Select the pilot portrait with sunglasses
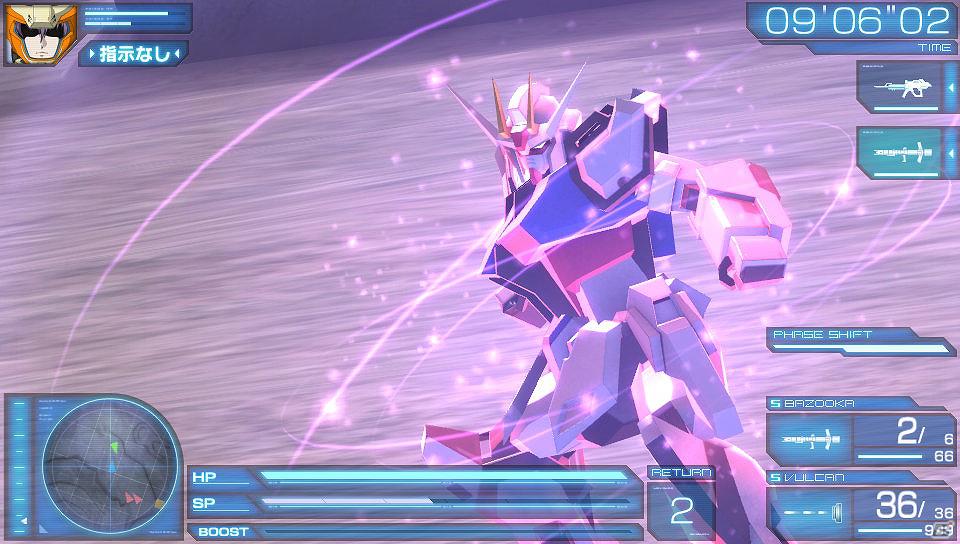The width and height of the screenshot is (960, 544). (27, 34)
